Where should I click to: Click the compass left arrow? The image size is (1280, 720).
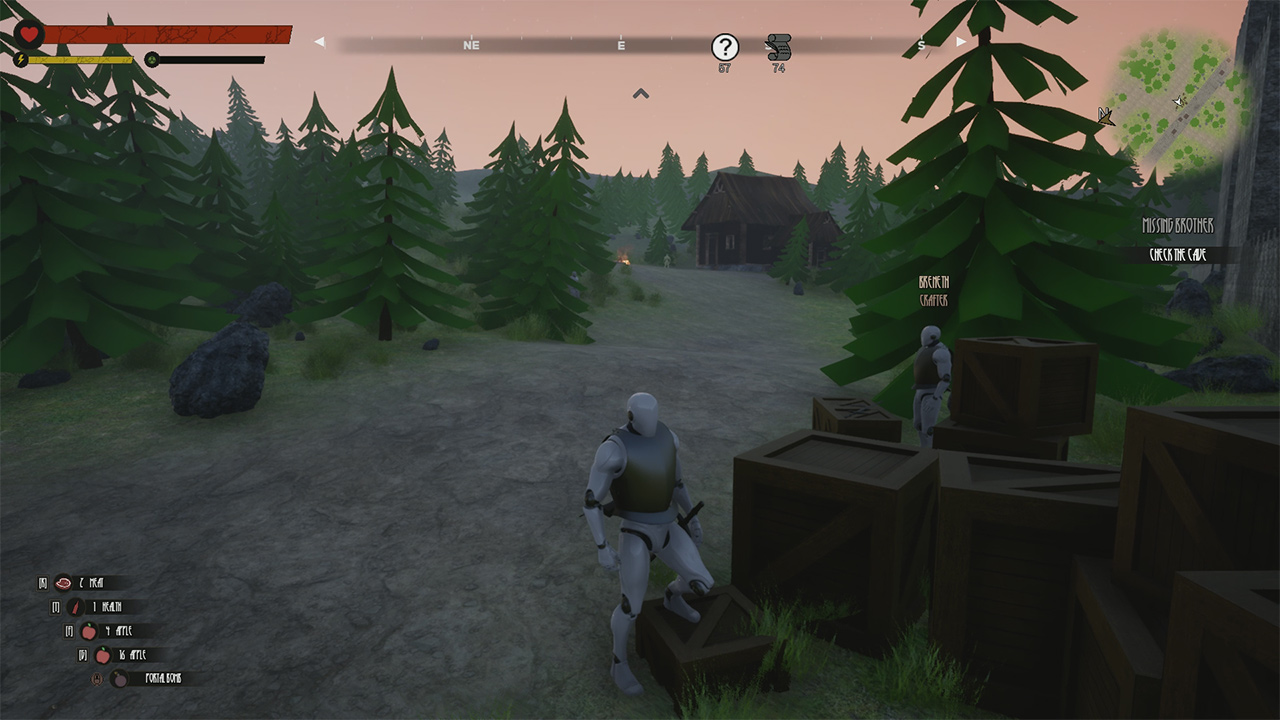[x=319, y=42]
